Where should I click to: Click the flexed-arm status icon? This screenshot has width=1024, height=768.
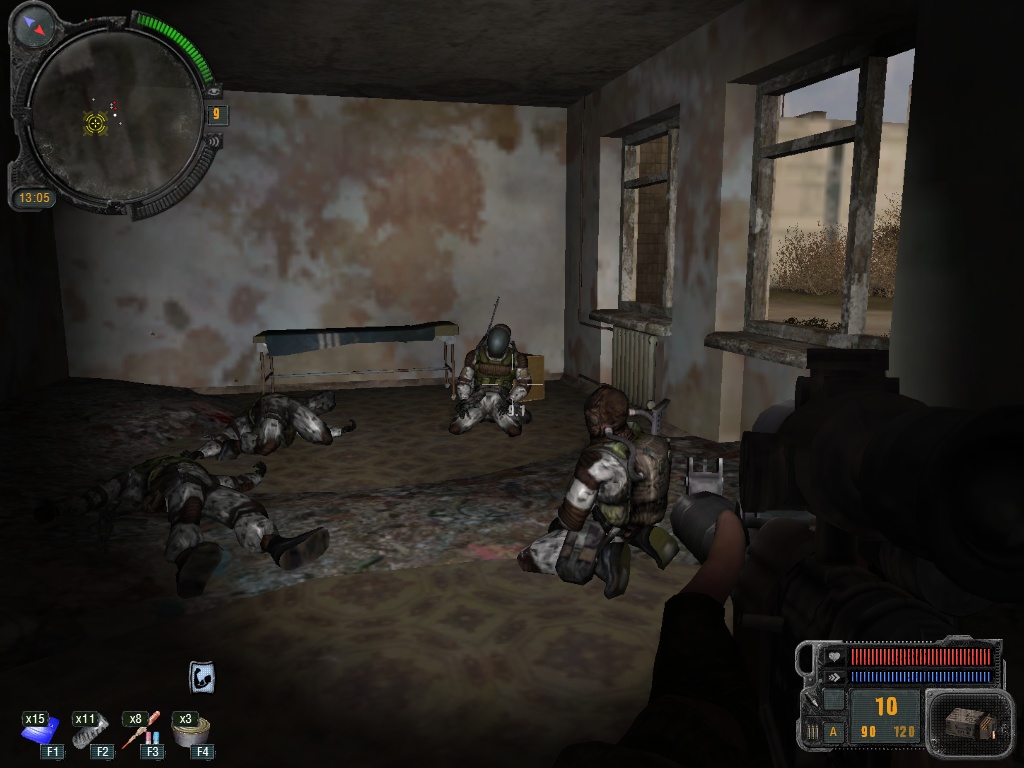coord(202,678)
